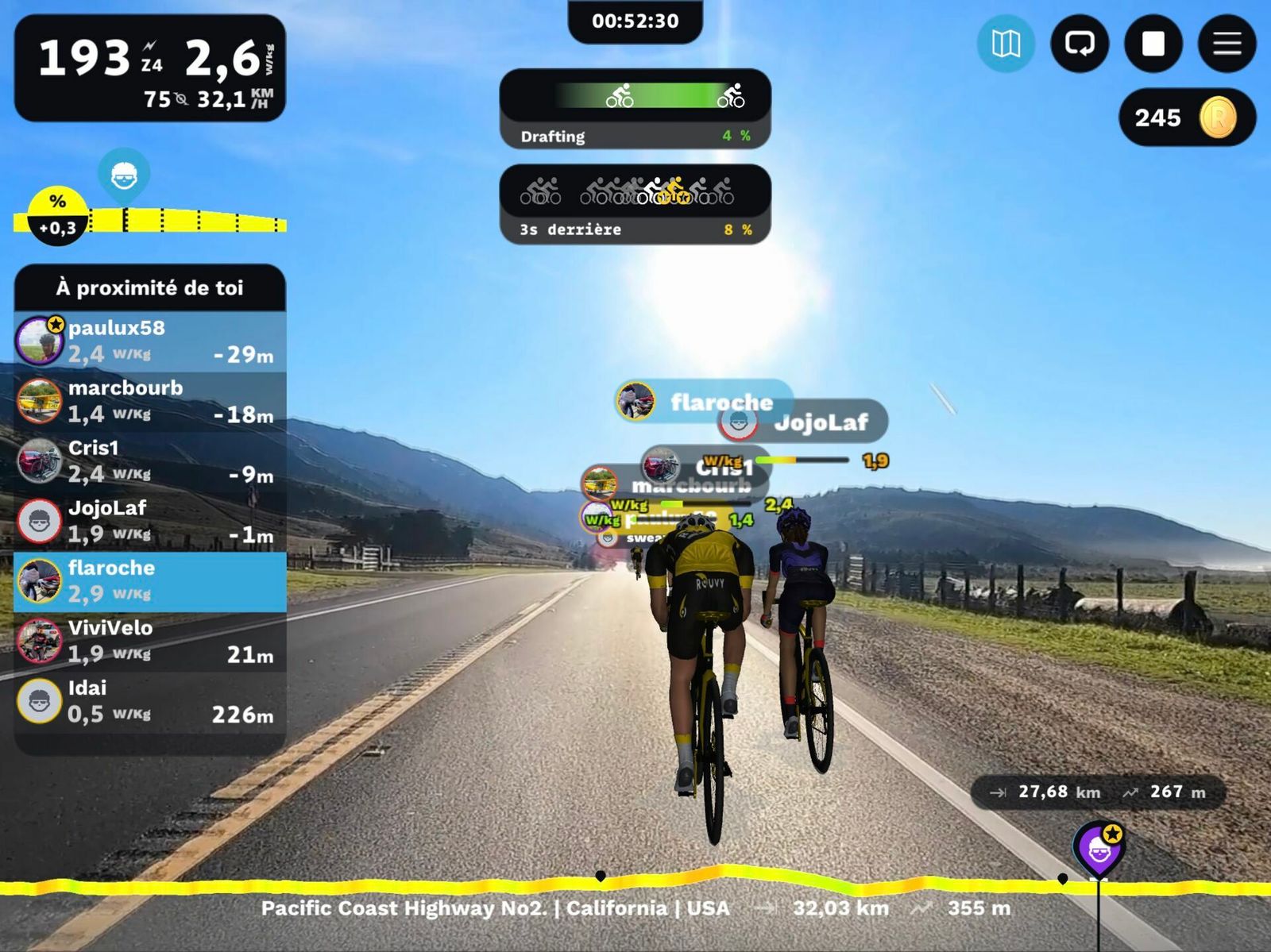Viewport: 1271px width, 952px height.
Task: Click the U-turn arrow button
Action: (1080, 44)
